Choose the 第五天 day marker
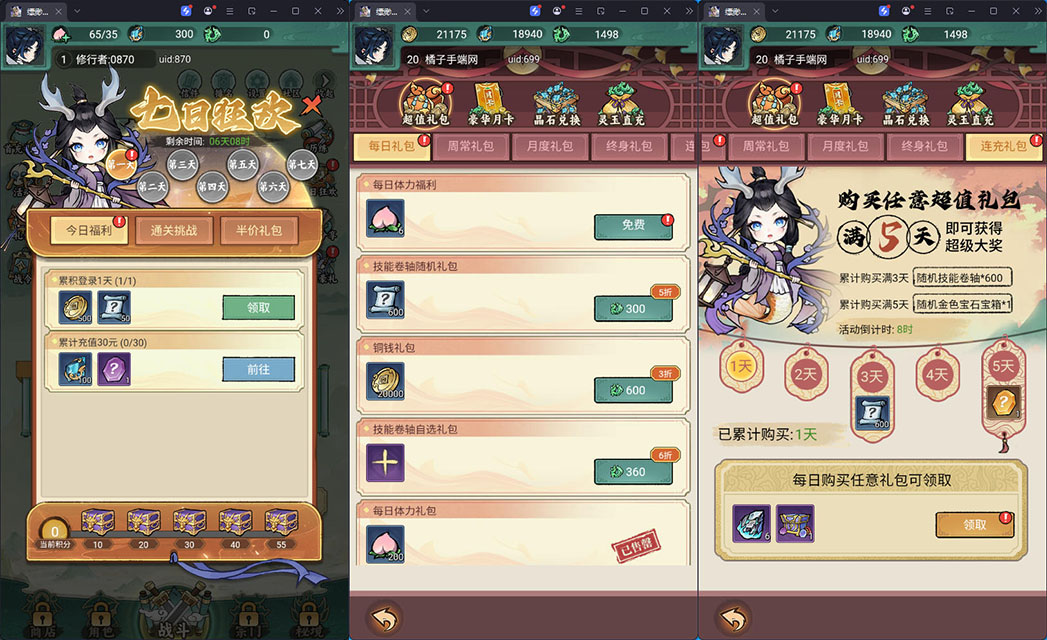 242,165
